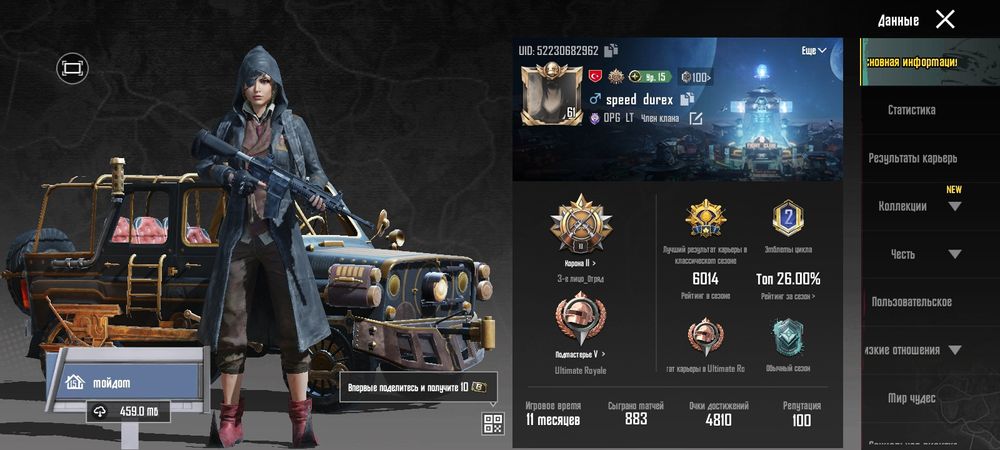Download the 459.0 MB resource pack

coord(127,411)
